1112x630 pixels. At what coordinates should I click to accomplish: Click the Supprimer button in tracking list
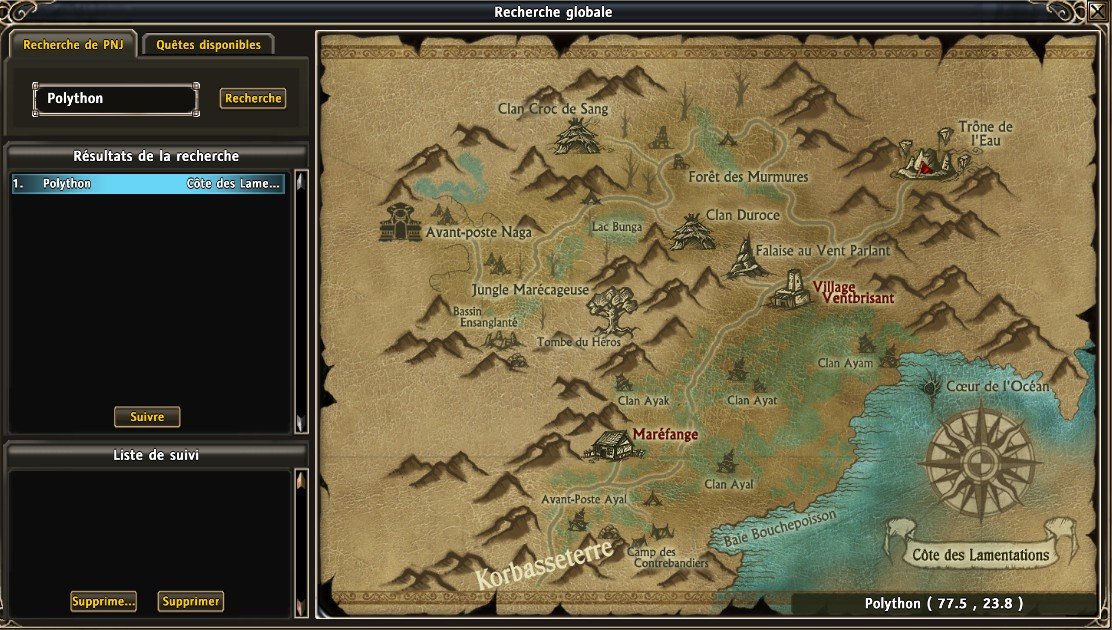190,601
